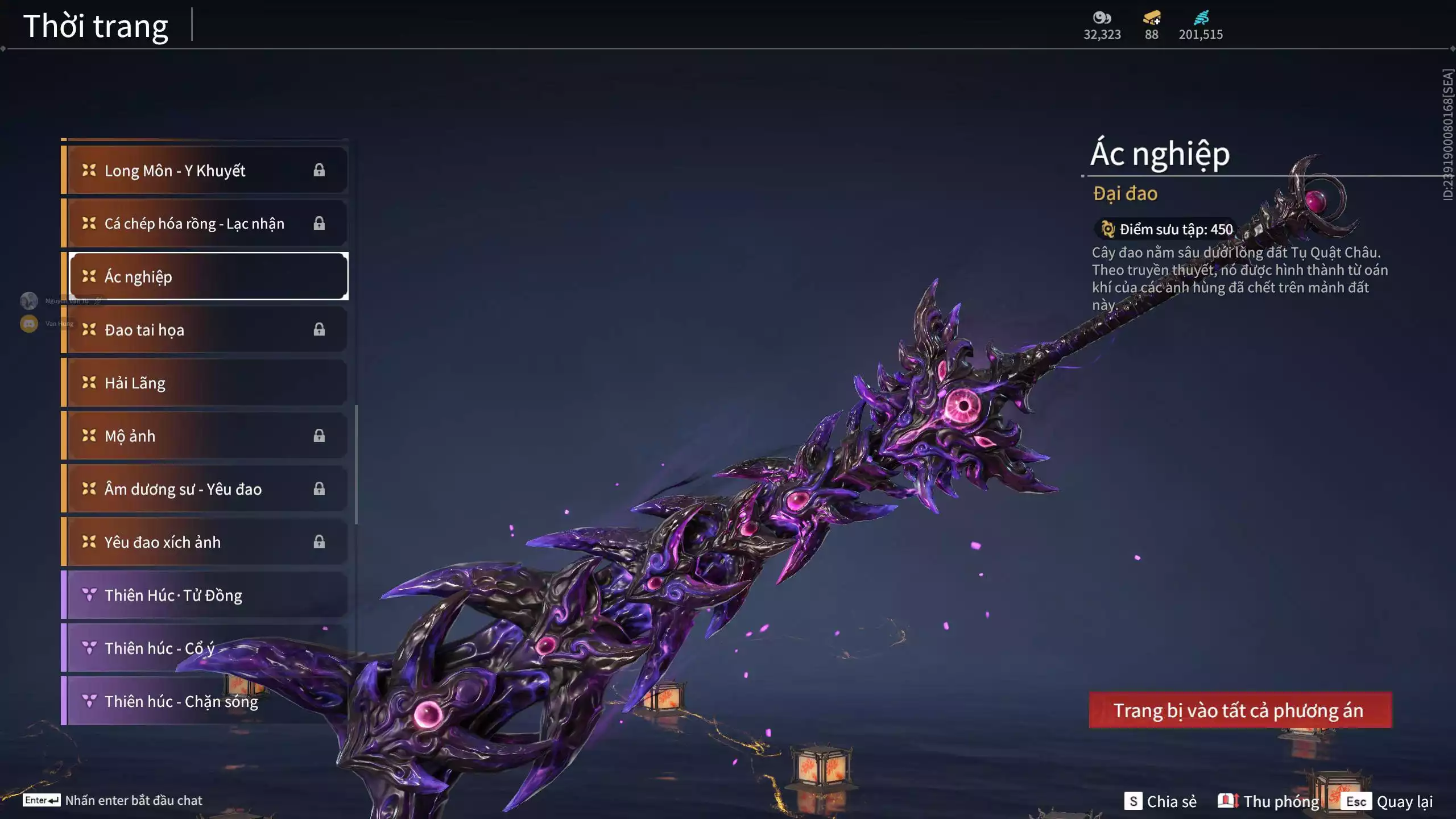Select Âm dương sư - Yêu đao

click(205, 489)
